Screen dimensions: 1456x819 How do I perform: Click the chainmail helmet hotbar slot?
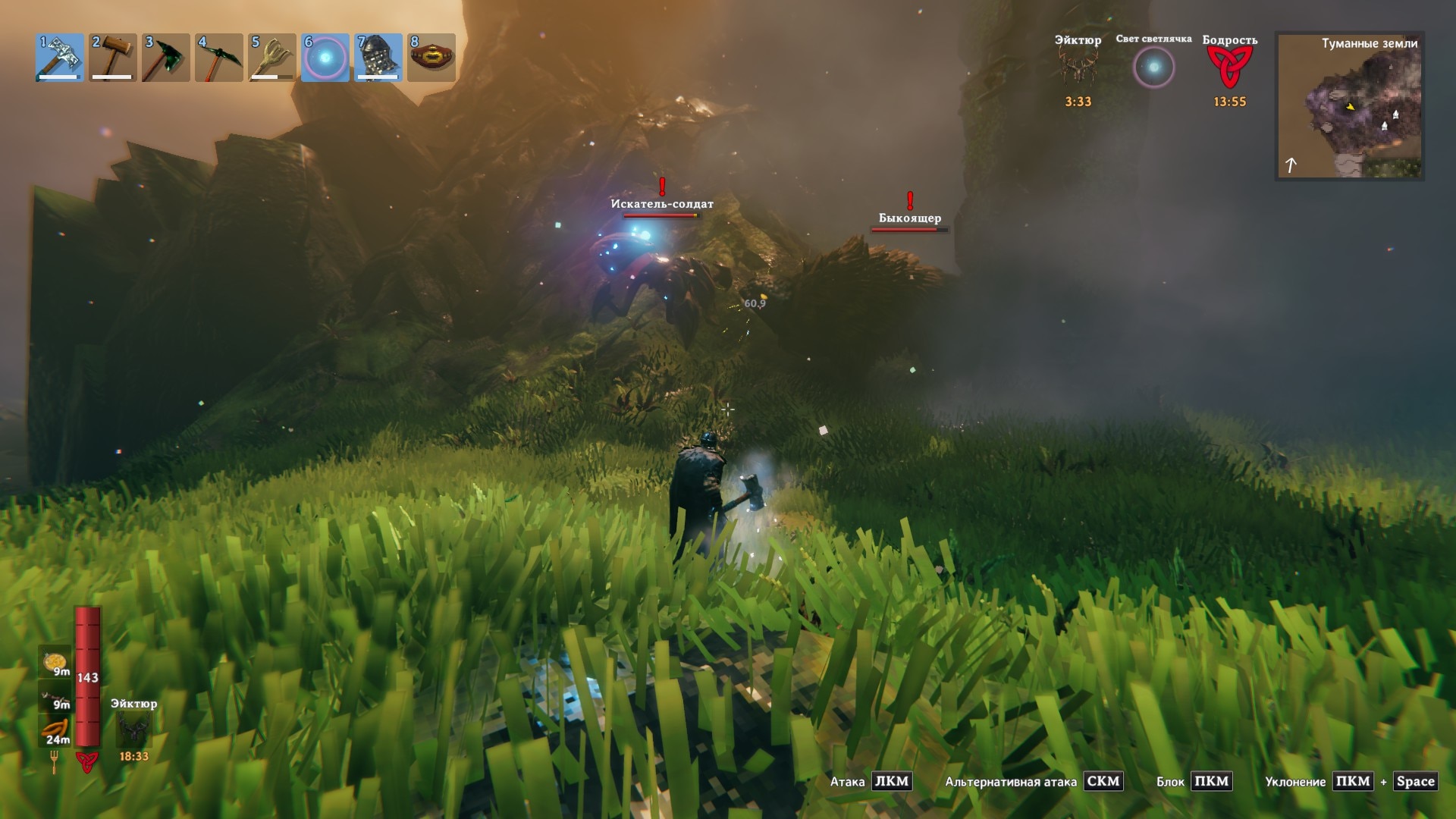click(x=378, y=58)
